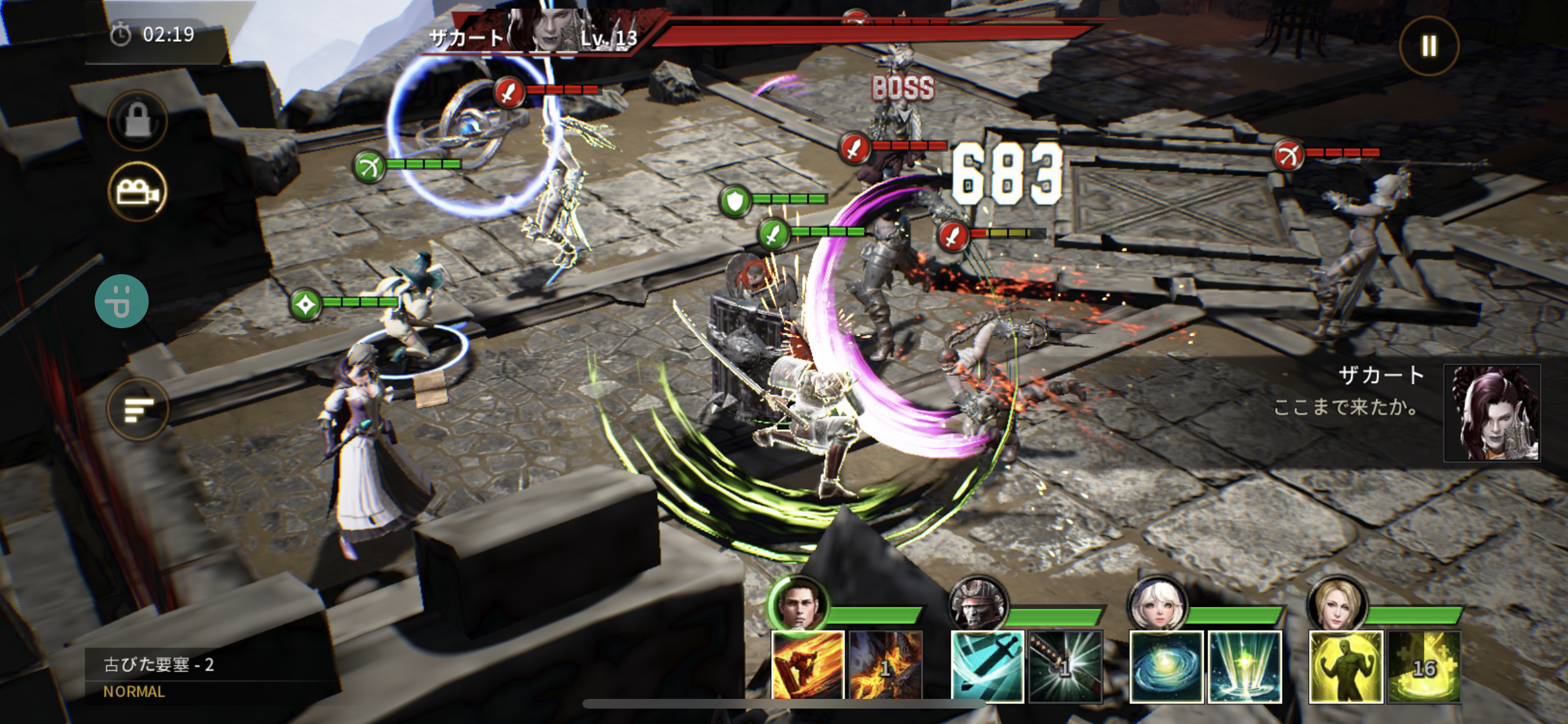Open the stacked-bars list button
Screen dimensions: 1568x724
click(x=138, y=409)
